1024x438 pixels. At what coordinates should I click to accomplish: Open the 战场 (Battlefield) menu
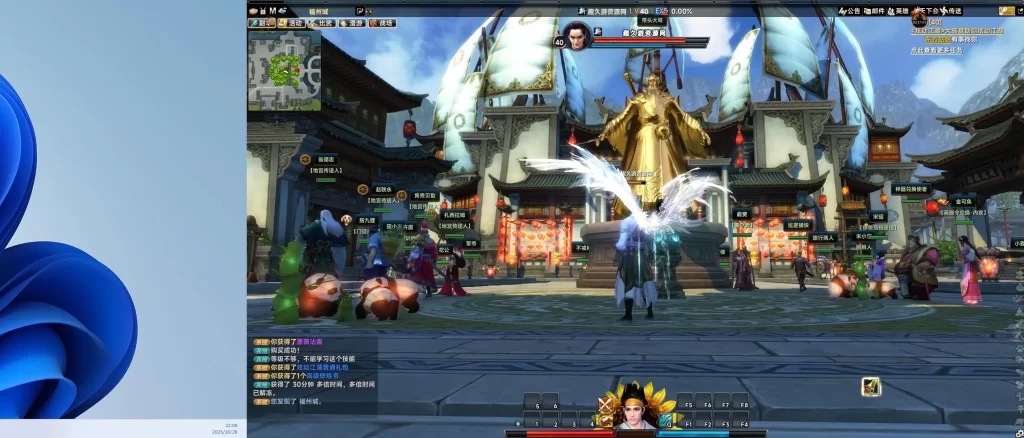pyautogui.click(x=383, y=22)
